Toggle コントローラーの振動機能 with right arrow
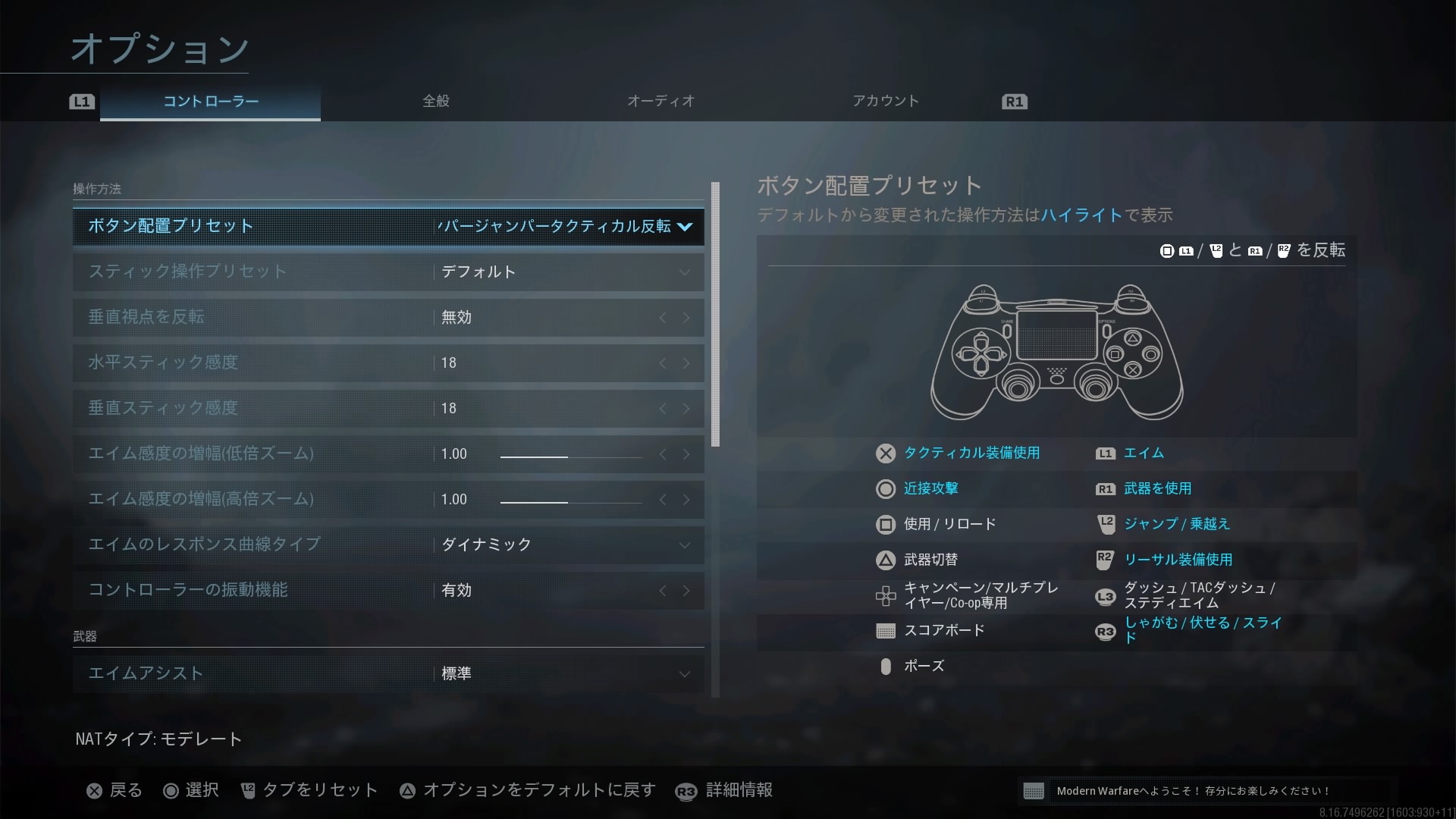This screenshot has height=819, width=1456. pyautogui.click(x=686, y=591)
